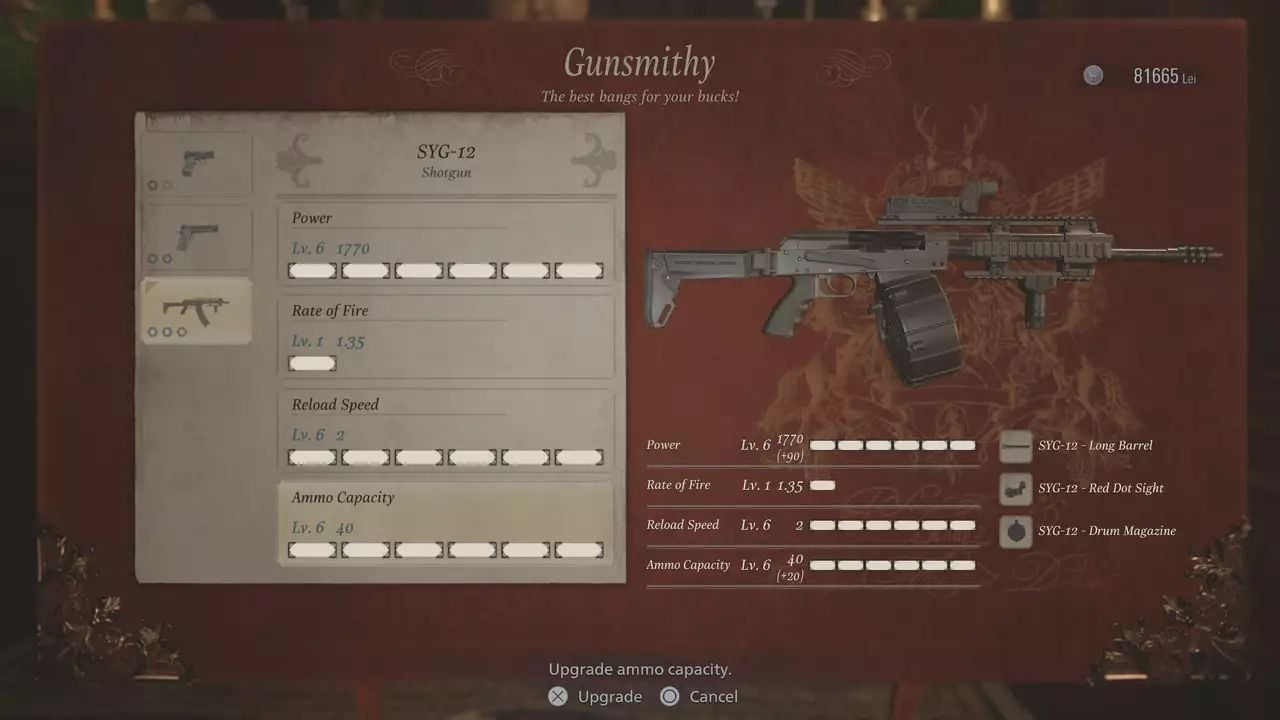The image size is (1280, 720).
Task: Switch to the SYG-12 shotgun weapon tab
Action: 195,310
